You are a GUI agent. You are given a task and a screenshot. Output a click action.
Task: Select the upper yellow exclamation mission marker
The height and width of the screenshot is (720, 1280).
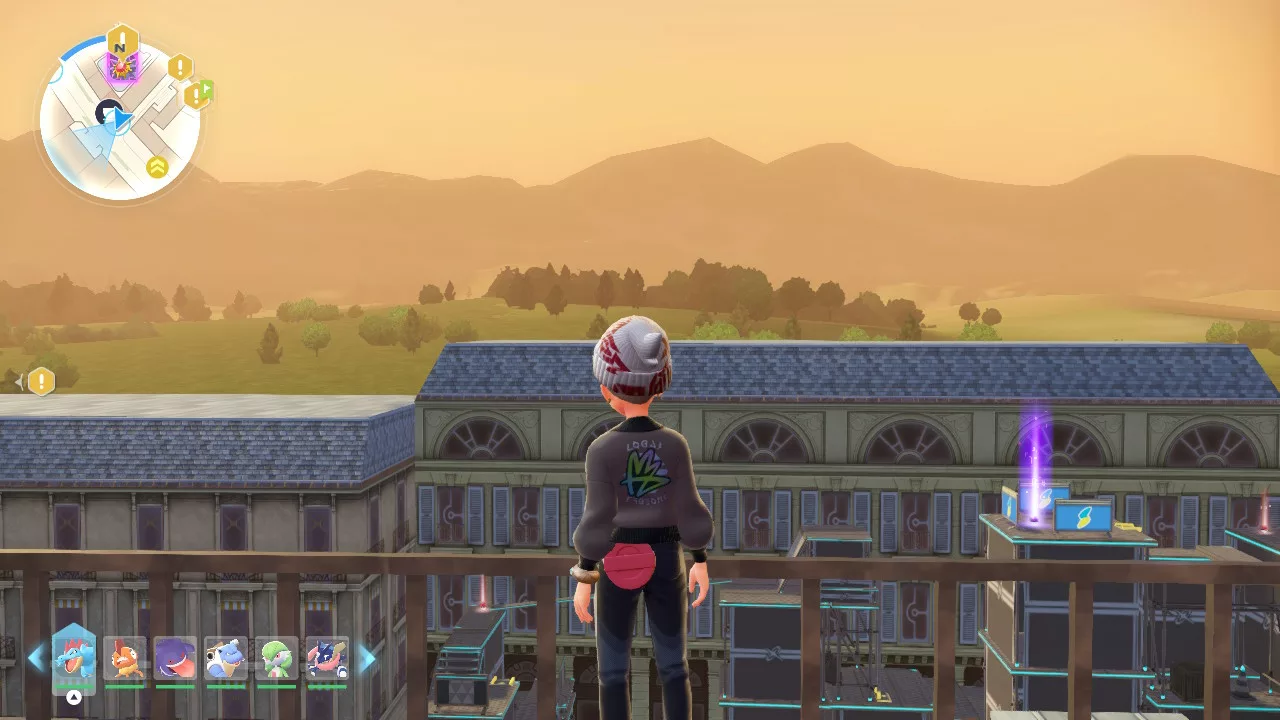[x=180, y=66]
